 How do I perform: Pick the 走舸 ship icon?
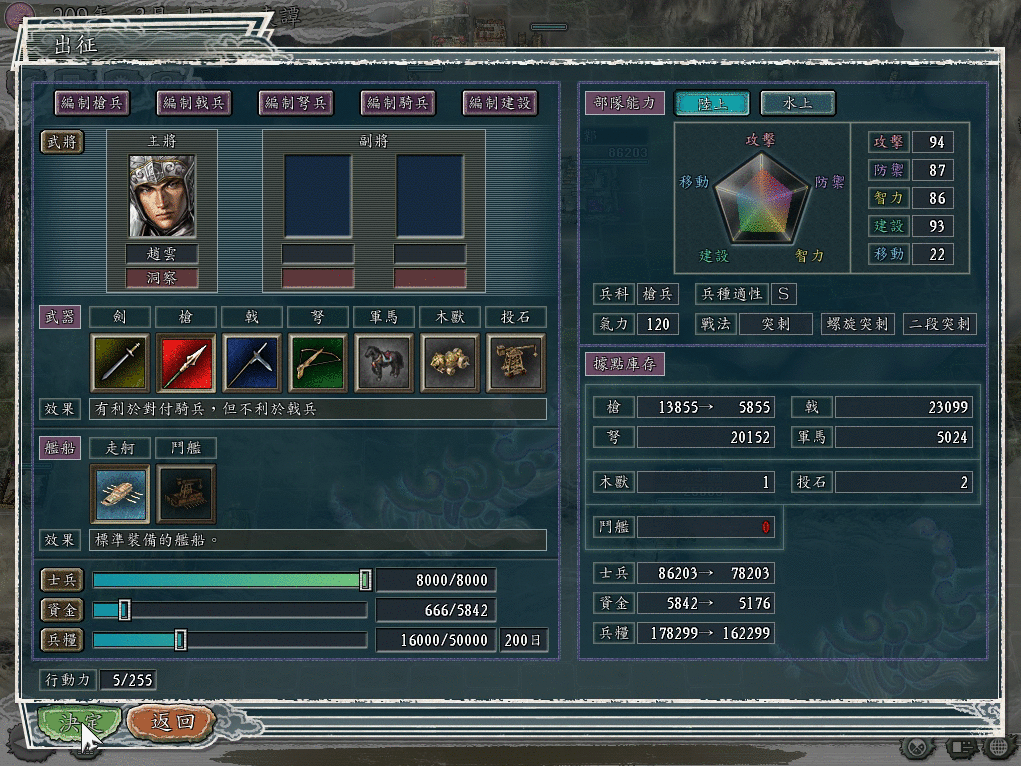[x=120, y=494]
